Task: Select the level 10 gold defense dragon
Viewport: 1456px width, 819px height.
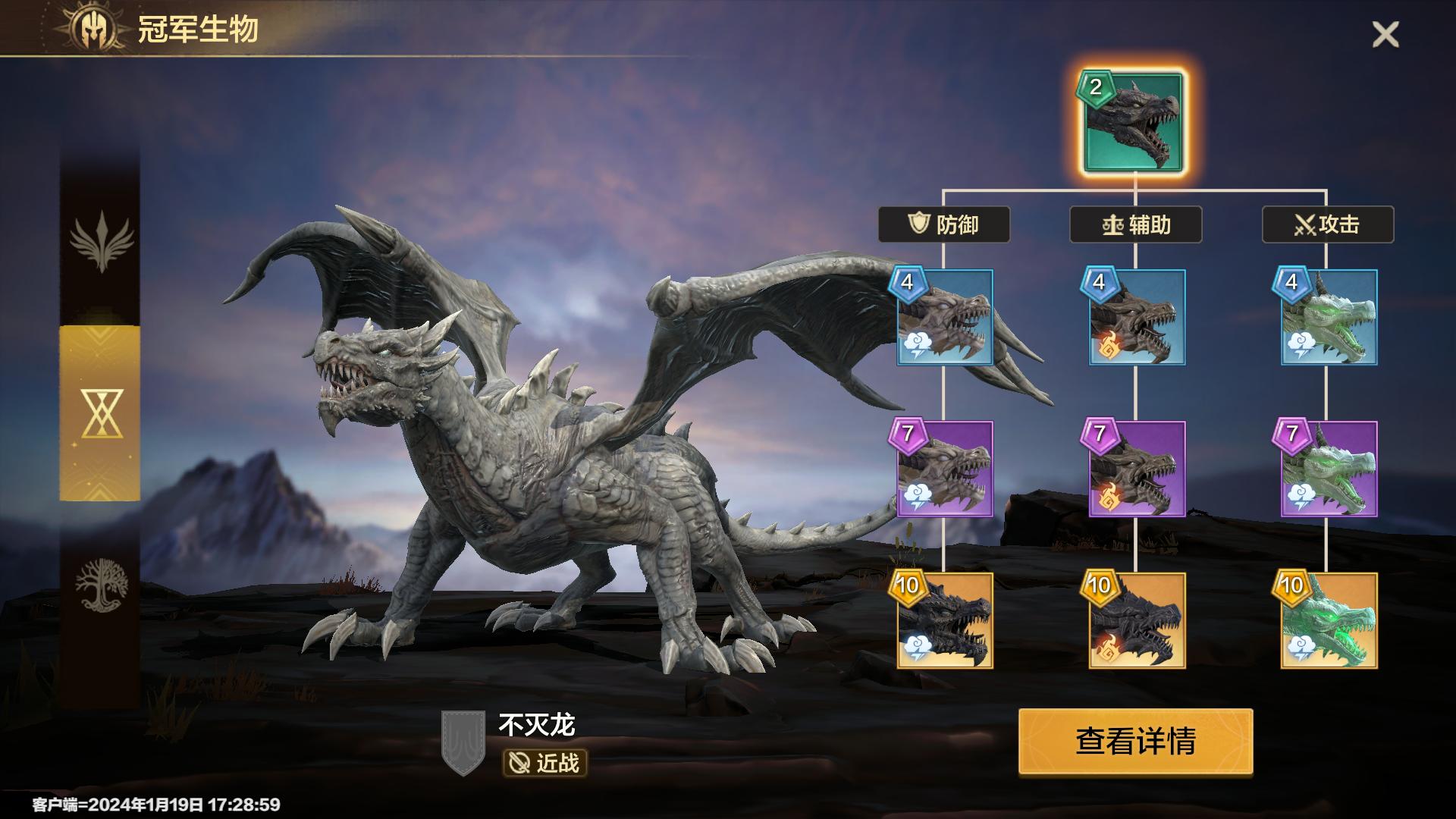Action: click(944, 620)
